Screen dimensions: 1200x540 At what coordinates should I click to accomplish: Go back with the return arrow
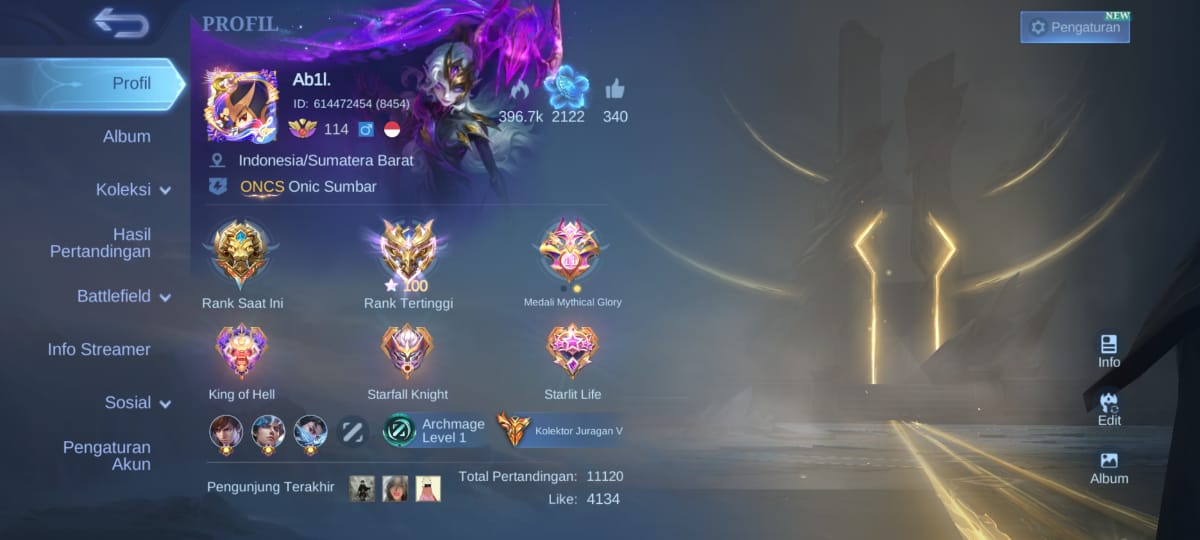(121, 22)
